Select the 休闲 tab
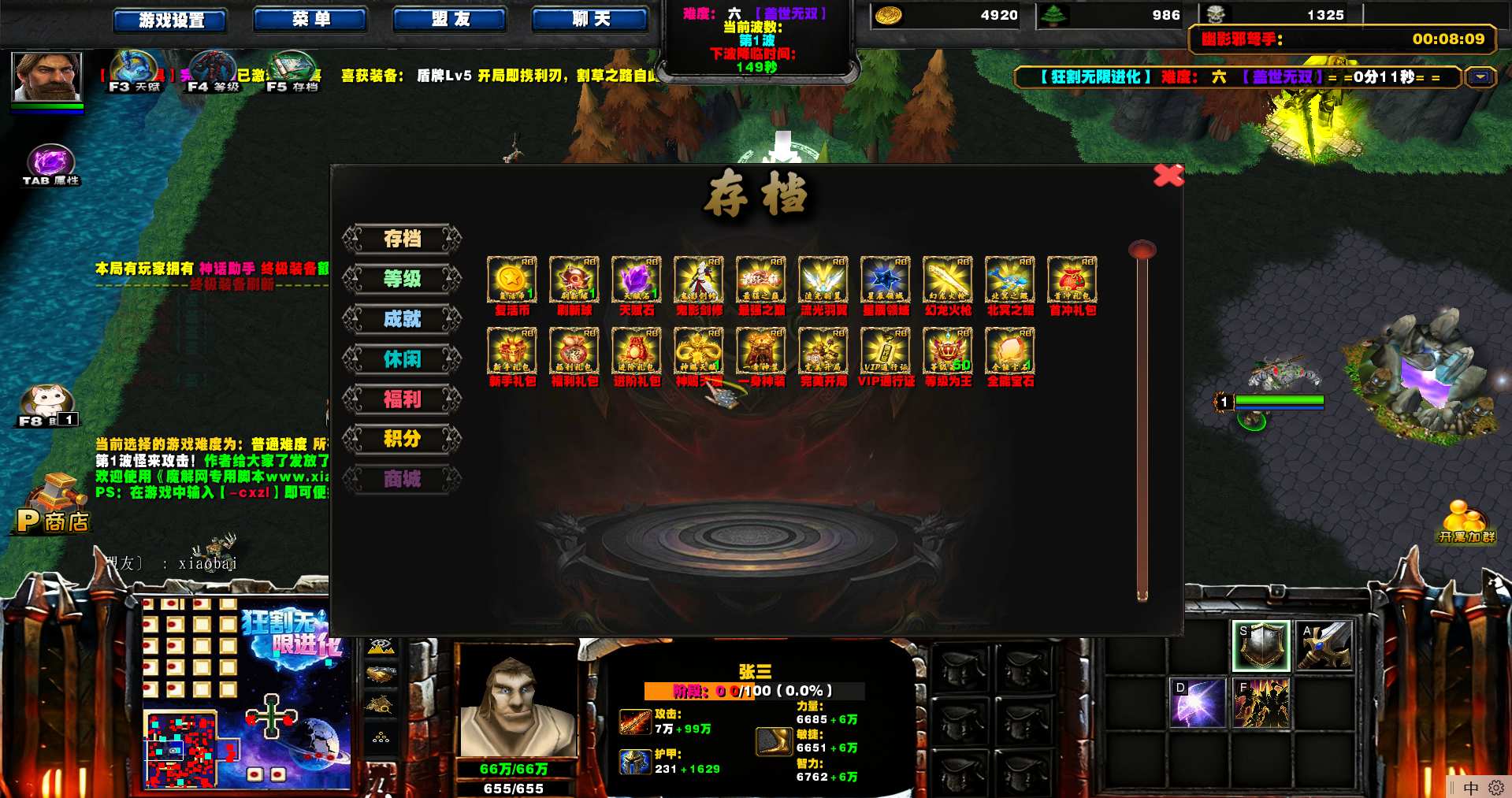The image size is (1512, 798). point(402,358)
